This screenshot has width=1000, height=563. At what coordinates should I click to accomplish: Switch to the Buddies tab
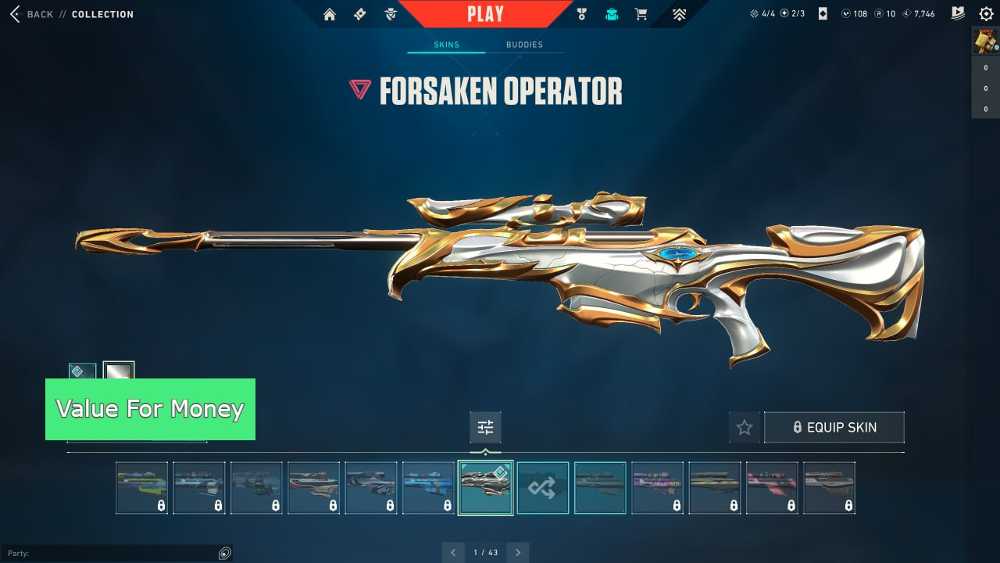click(x=524, y=45)
